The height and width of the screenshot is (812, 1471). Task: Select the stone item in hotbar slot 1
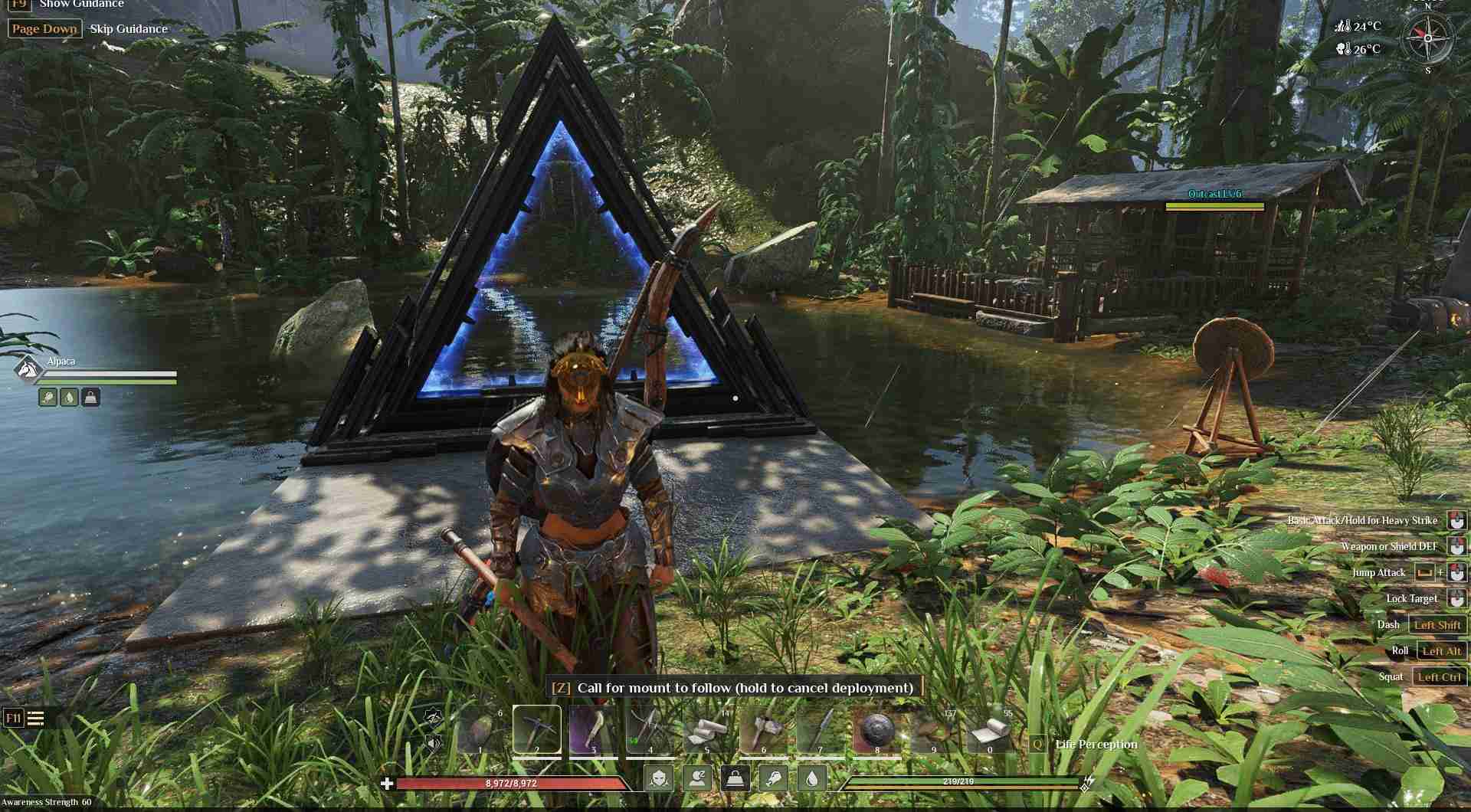click(x=480, y=731)
